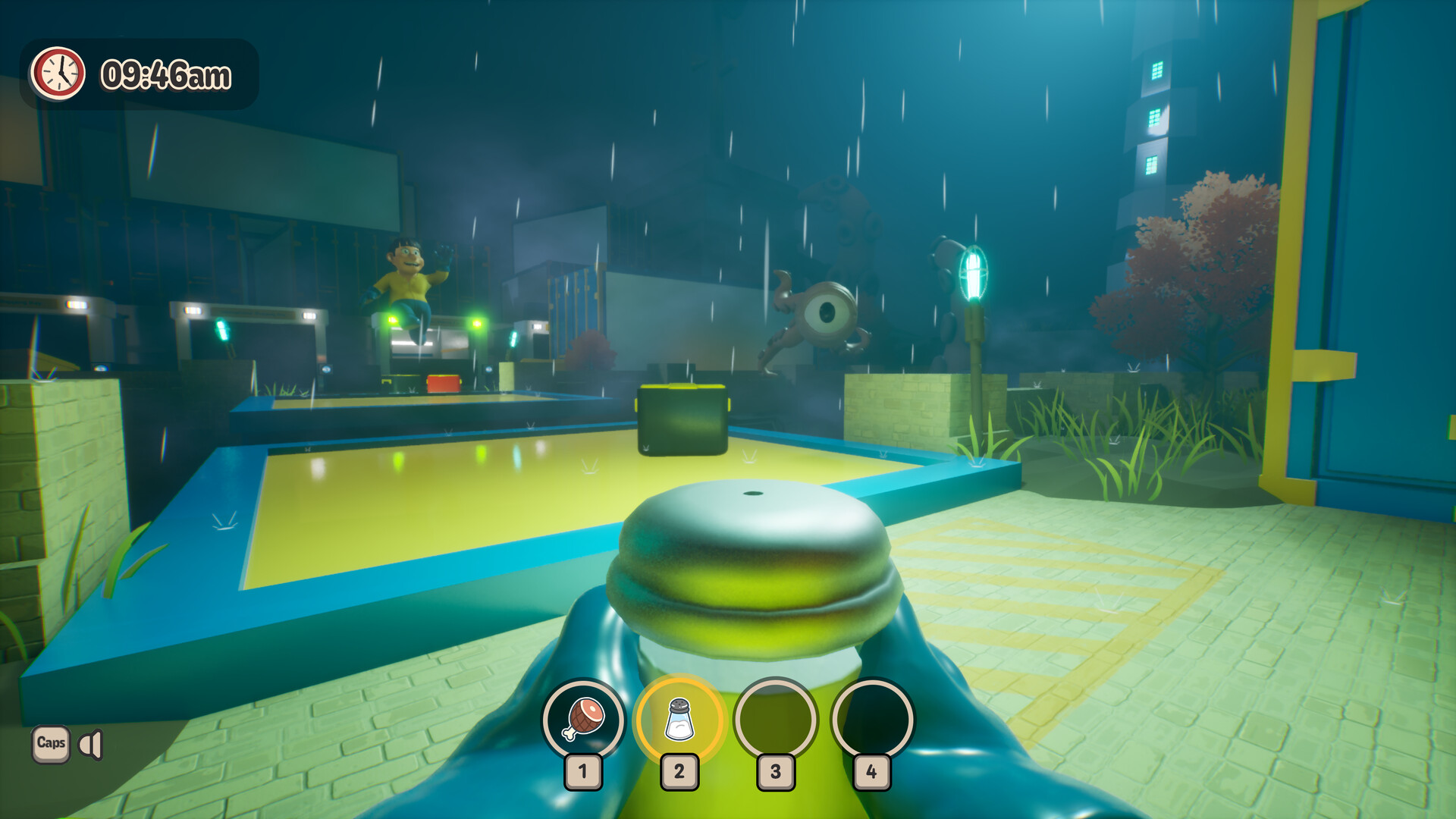
Task: Mute the game audio with the speaker icon
Action: coord(91,746)
